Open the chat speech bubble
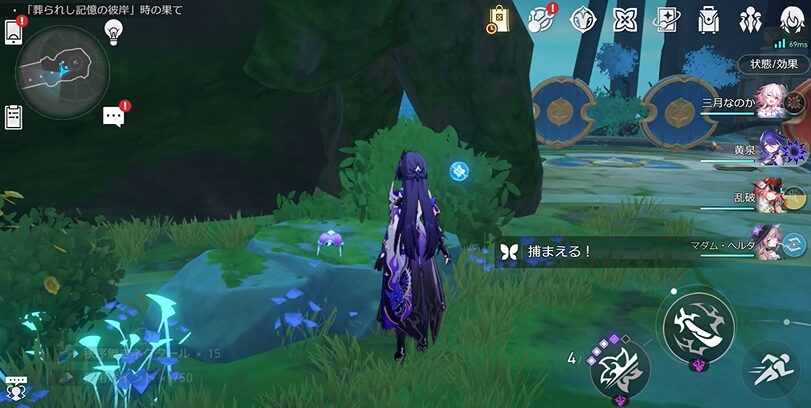Viewport: 811px width, 408px height. (113, 116)
